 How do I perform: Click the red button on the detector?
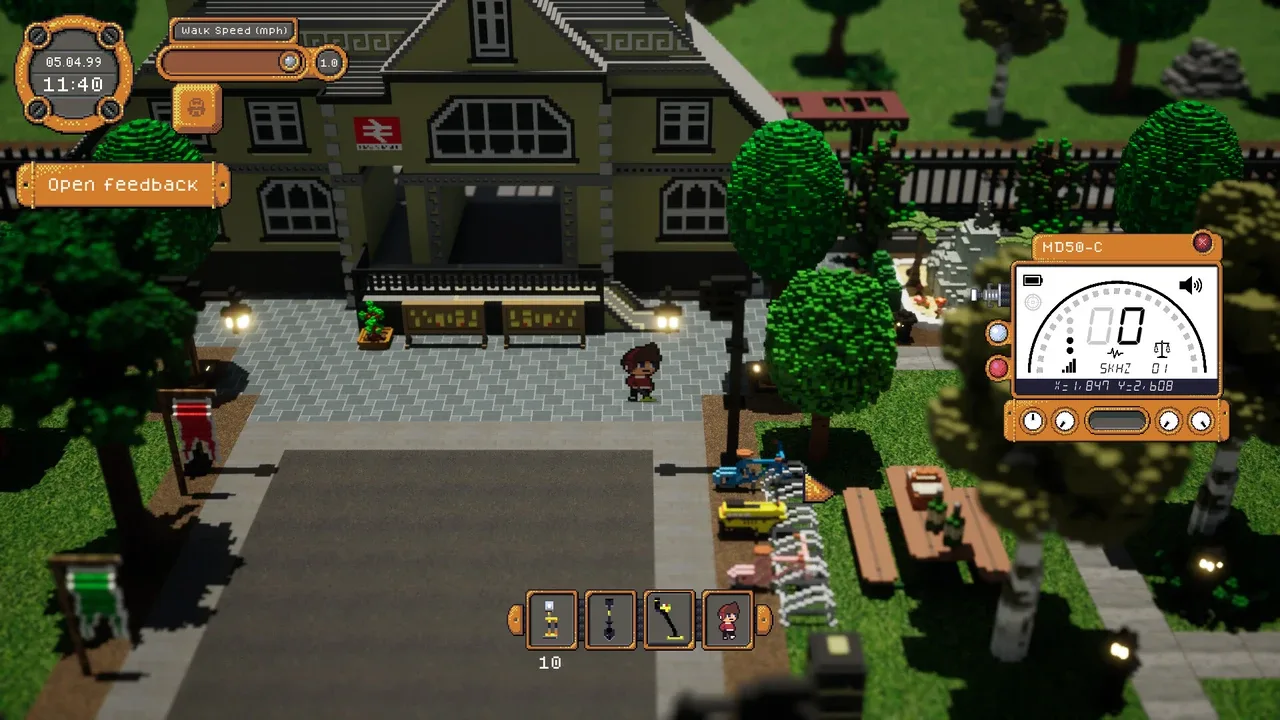tap(998, 368)
